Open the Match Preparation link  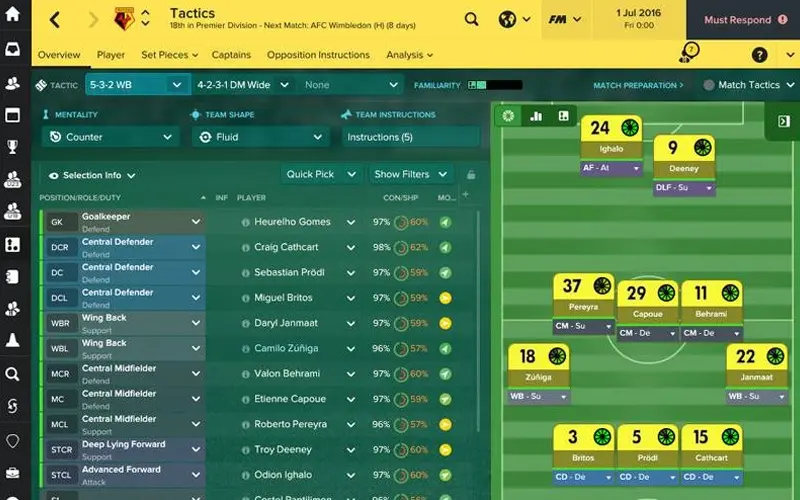click(x=638, y=86)
